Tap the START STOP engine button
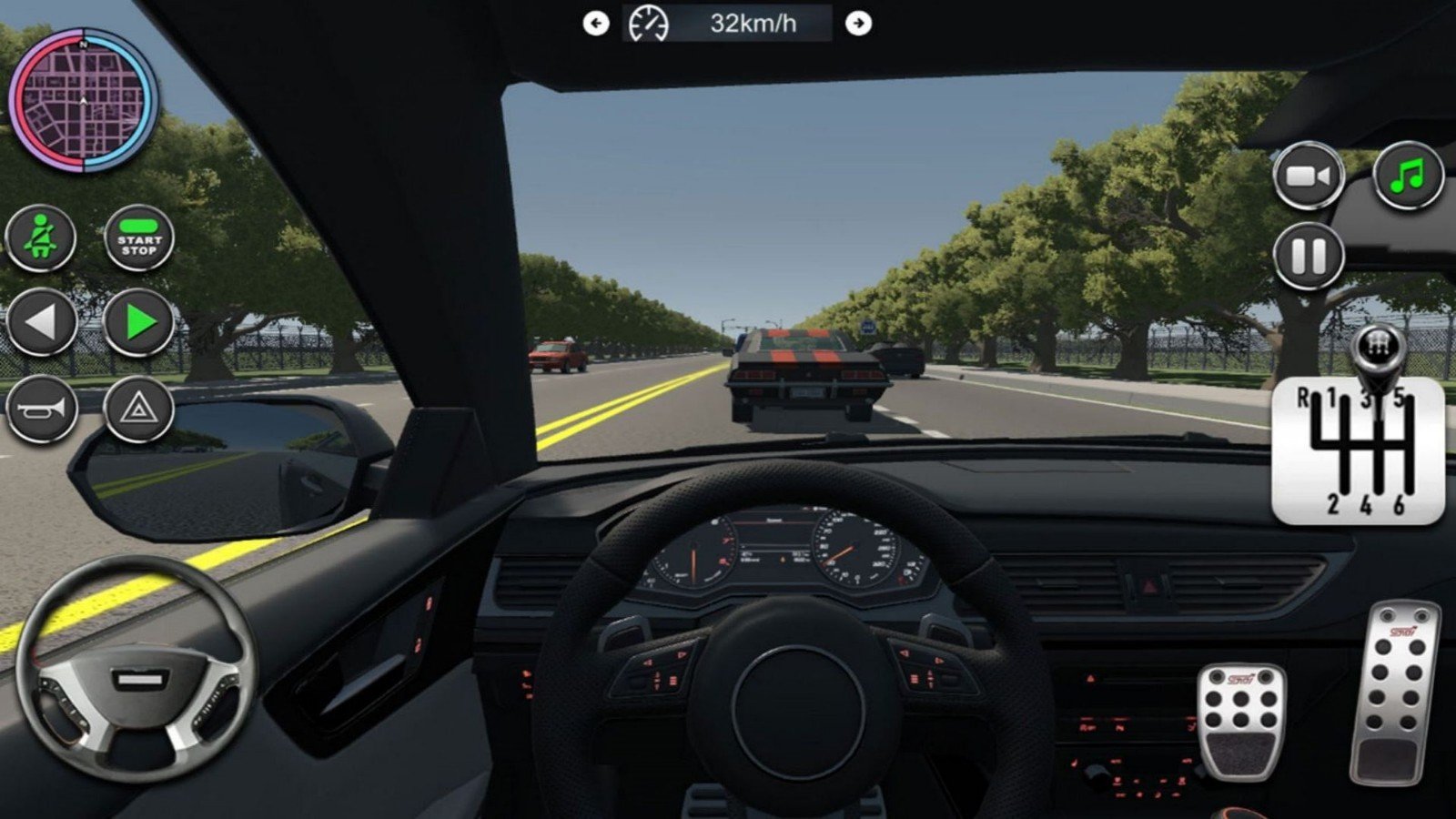Viewport: 1456px width, 819px height. (x=138, y=239)
